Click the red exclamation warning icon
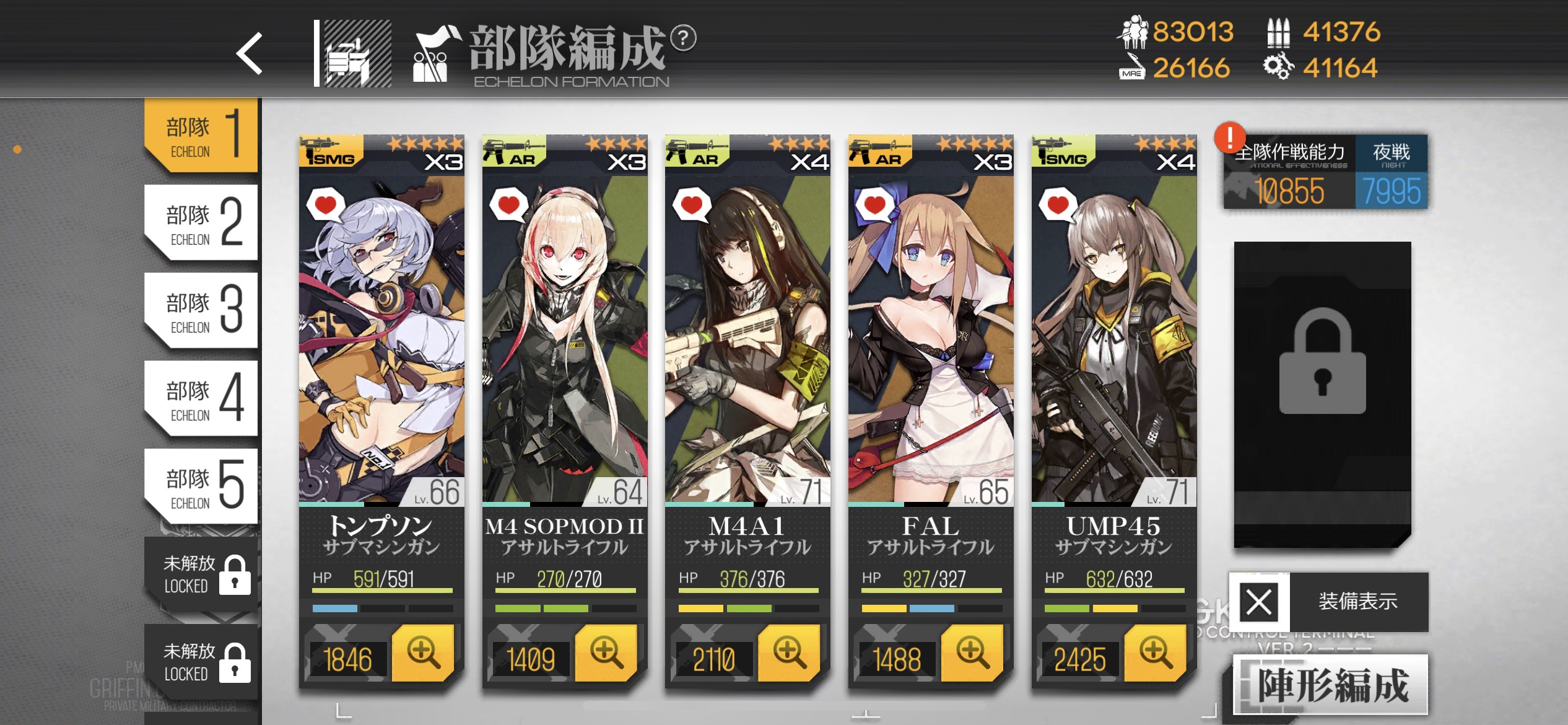The height and width of the screenshot is (725, 1568). (1230, 137)
